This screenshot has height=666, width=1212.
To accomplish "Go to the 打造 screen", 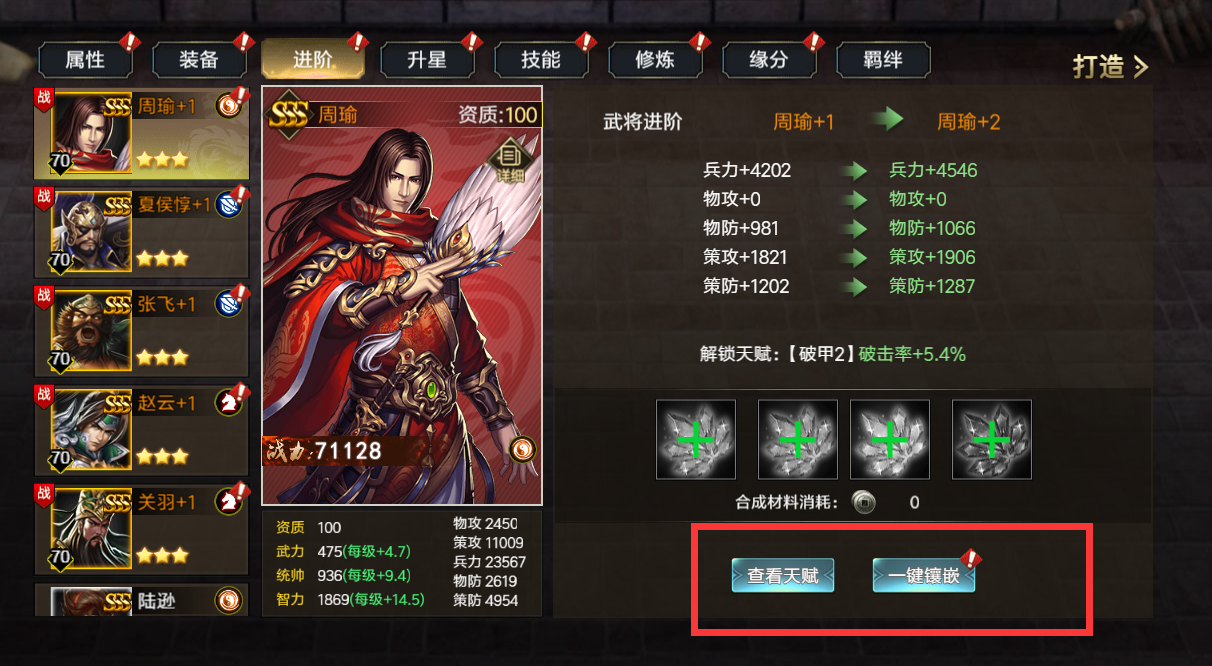I will coord(1110,67).
